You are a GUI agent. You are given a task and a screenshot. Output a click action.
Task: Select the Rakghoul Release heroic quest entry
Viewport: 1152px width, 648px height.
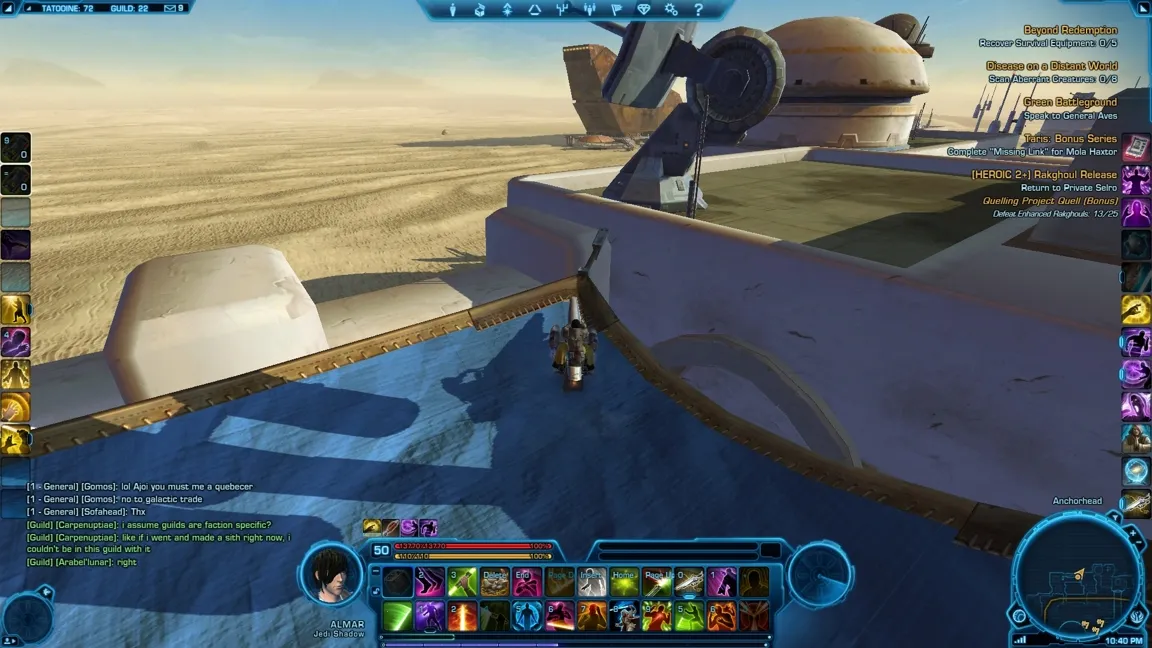tap(1044, 174)
